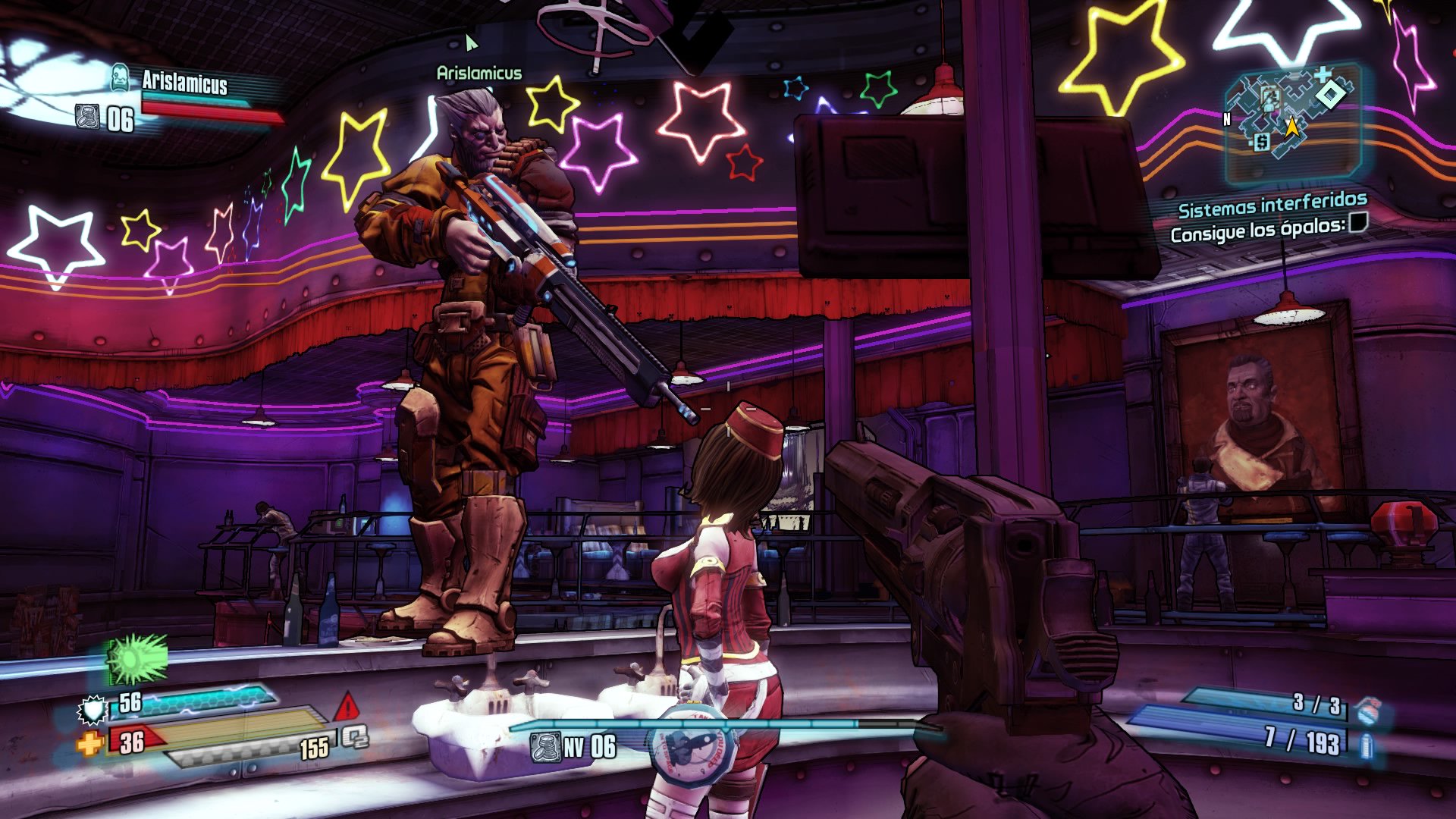This screenshot has height=819, width=1456.
Task: Select the dollar vending marker on minimap
Action: click(1261, 141)
